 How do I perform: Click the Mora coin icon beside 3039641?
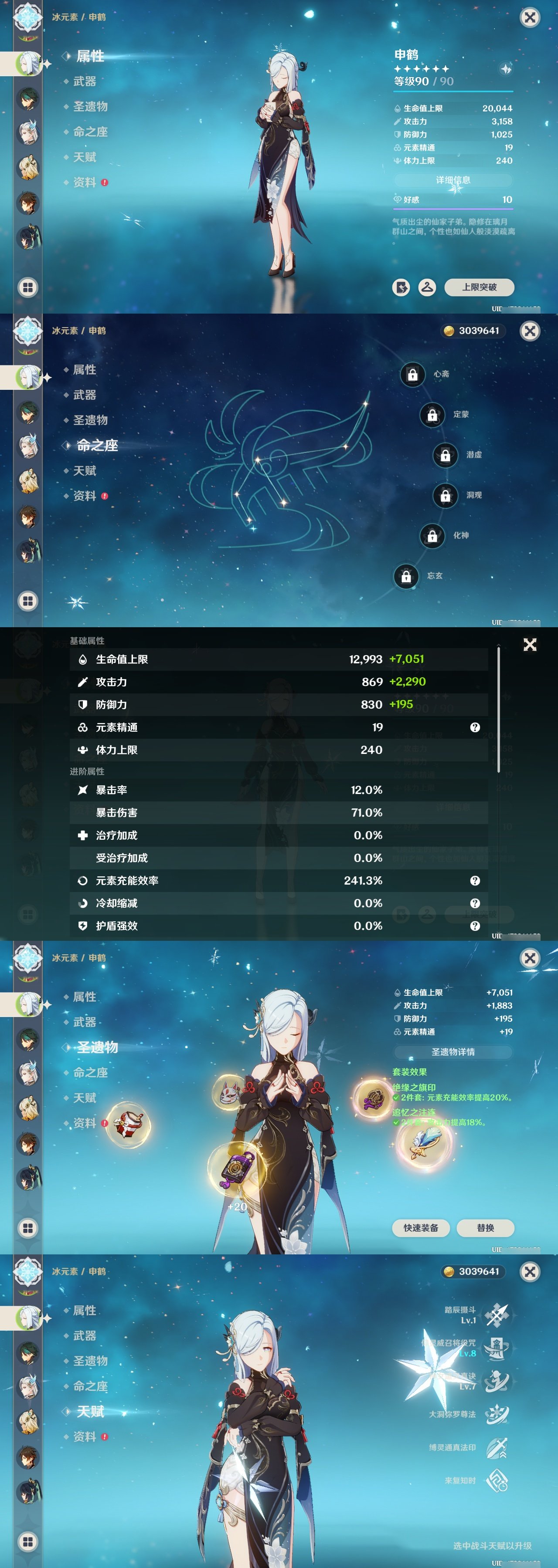(450, 331)
